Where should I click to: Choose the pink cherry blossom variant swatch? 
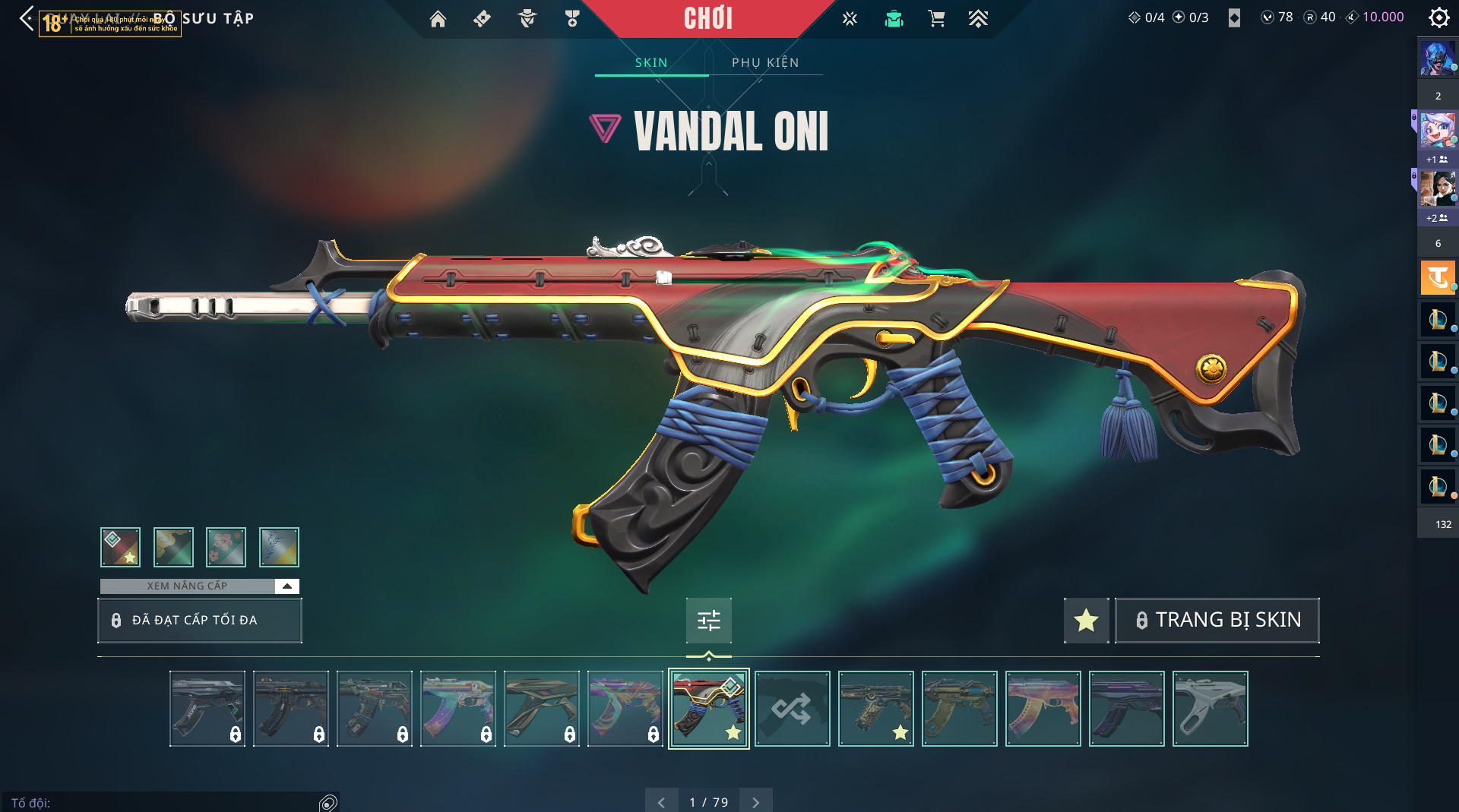pyautogui.click(x=226, y=547)
